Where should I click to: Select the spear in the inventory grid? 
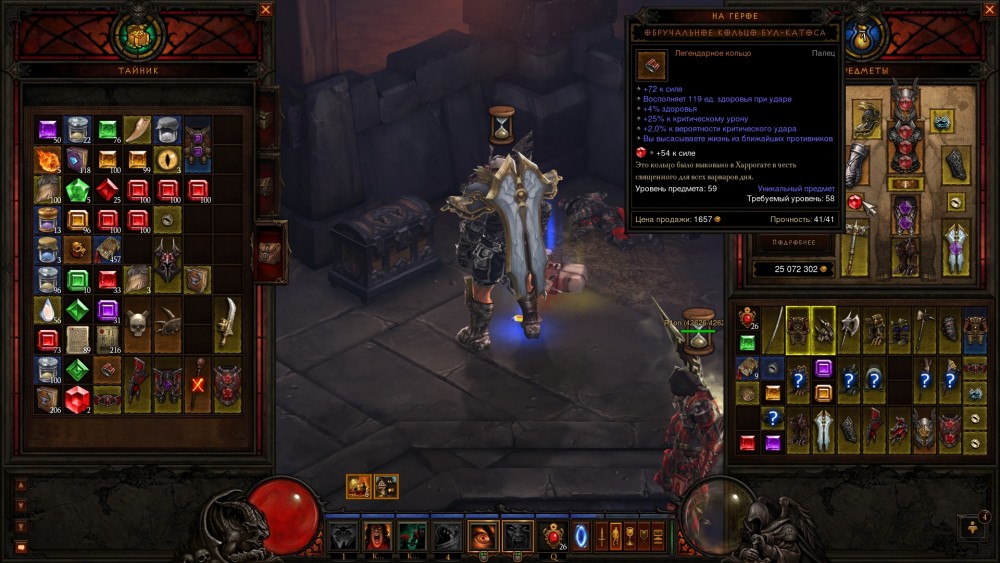[x=775, y=329]
